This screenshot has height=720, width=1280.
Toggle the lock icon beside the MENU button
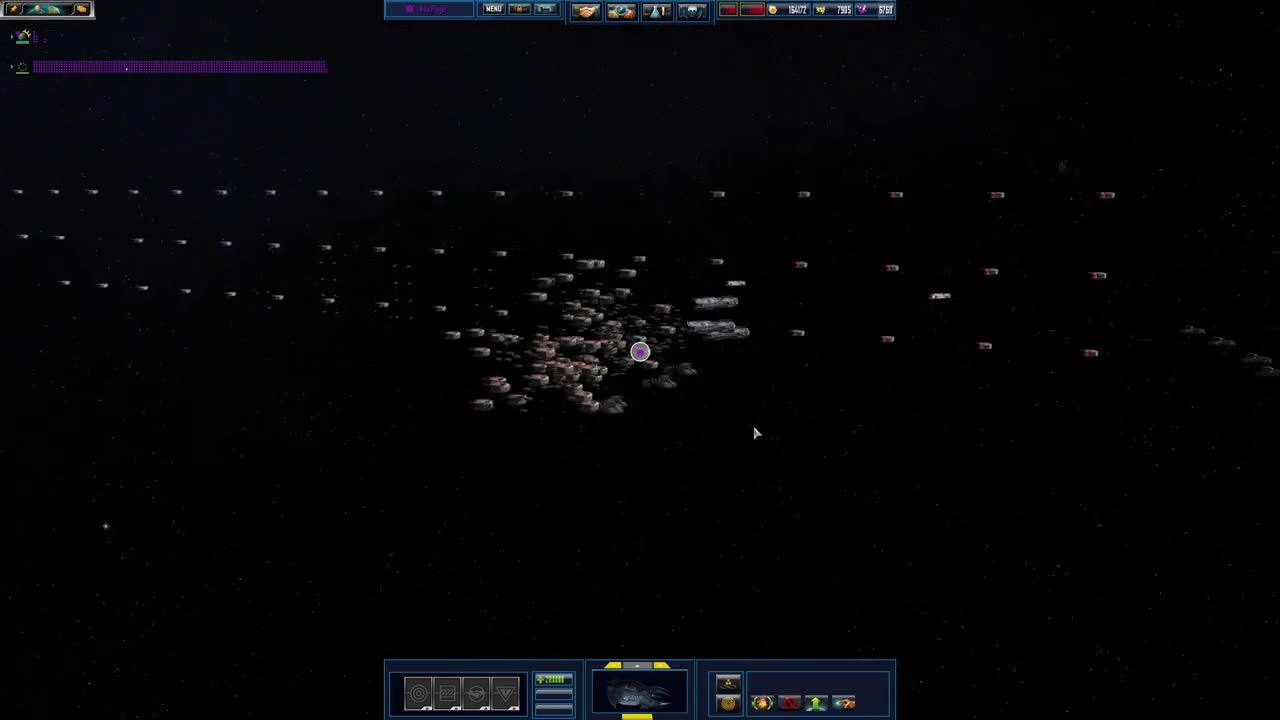click(519, 9)
